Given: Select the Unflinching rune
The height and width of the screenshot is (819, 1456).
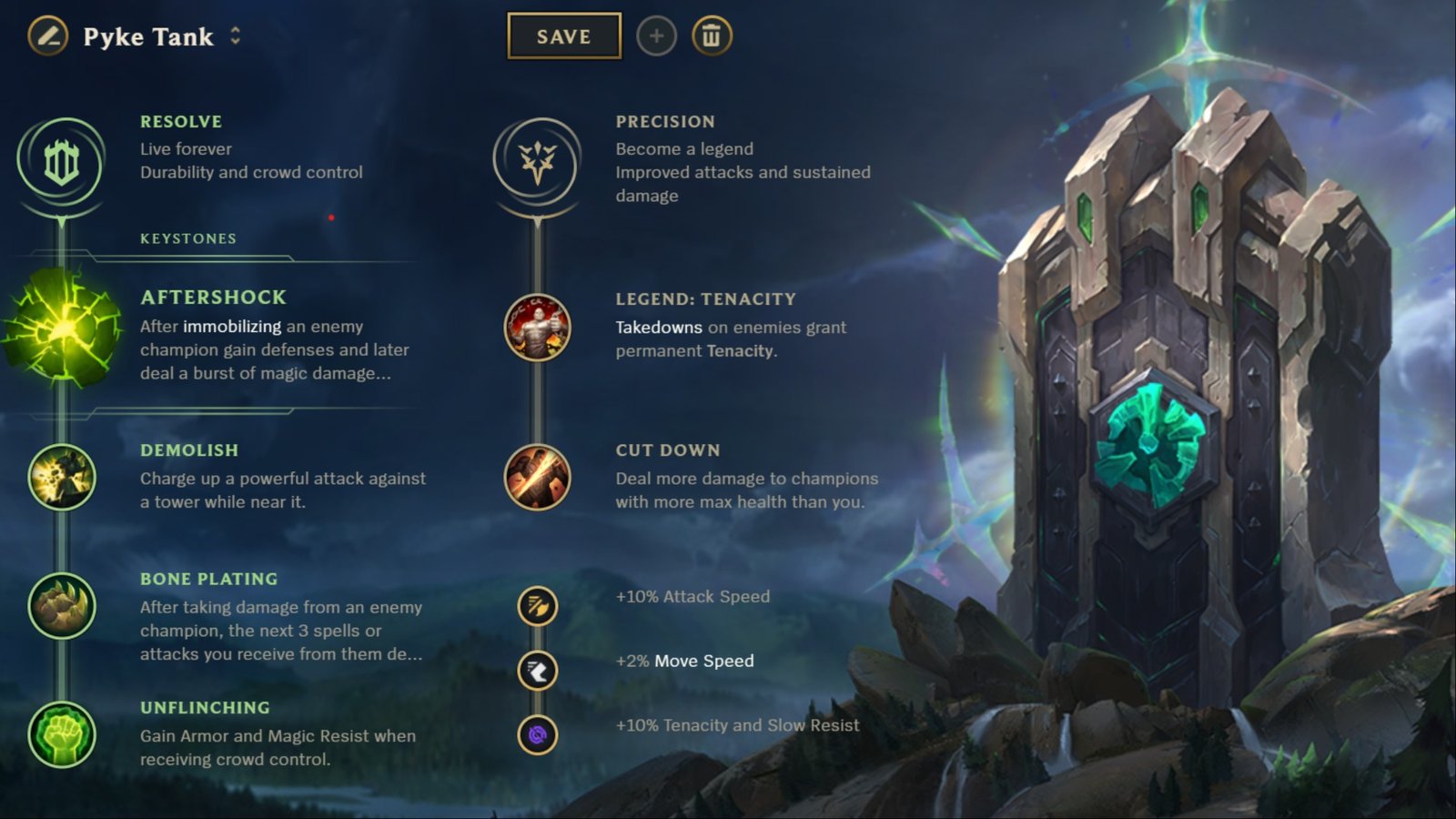Looking at the screenshot, I should coord(61,737).
